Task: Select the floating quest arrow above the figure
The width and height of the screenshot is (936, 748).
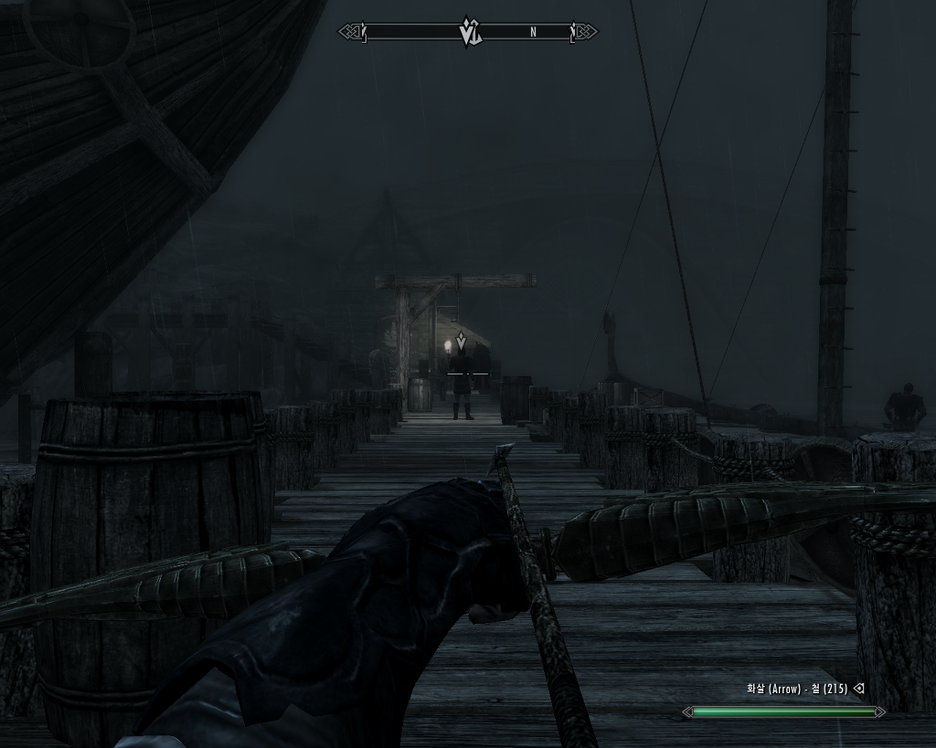Action: coord(461,342)
